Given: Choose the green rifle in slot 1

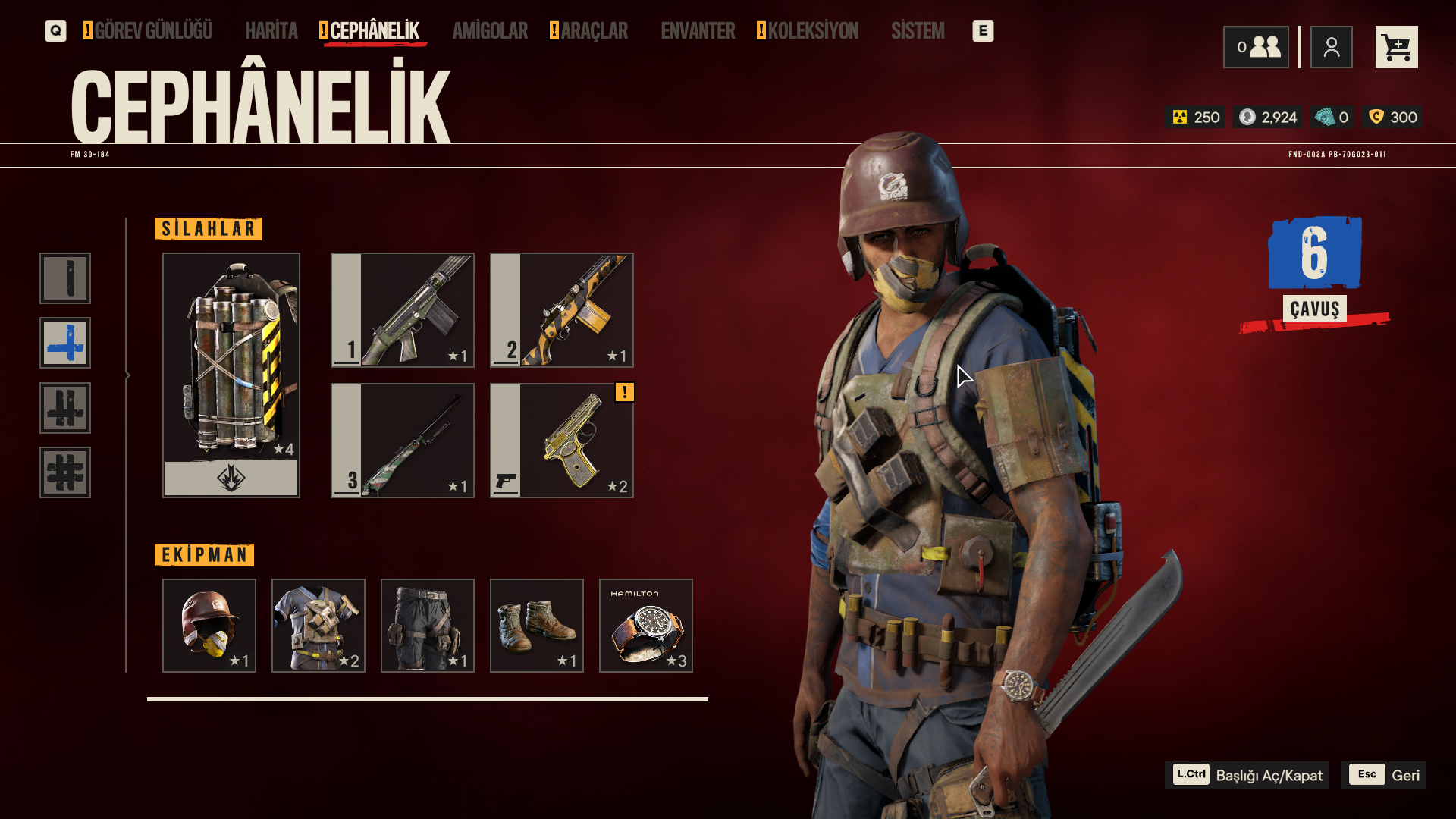Looking at the screenshot, I should [x=403, y=310].
